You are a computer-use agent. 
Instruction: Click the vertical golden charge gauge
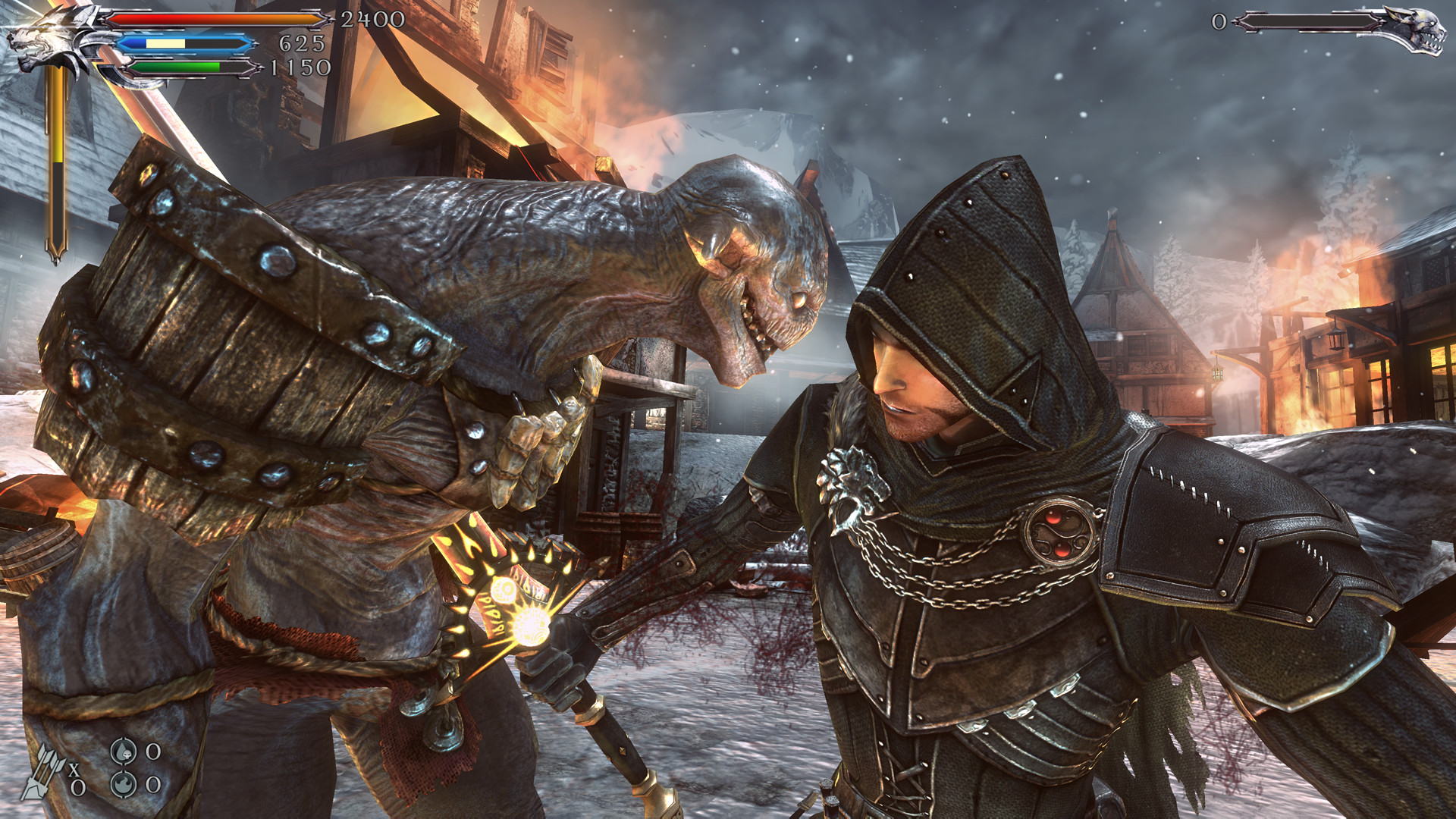[57, 152]
